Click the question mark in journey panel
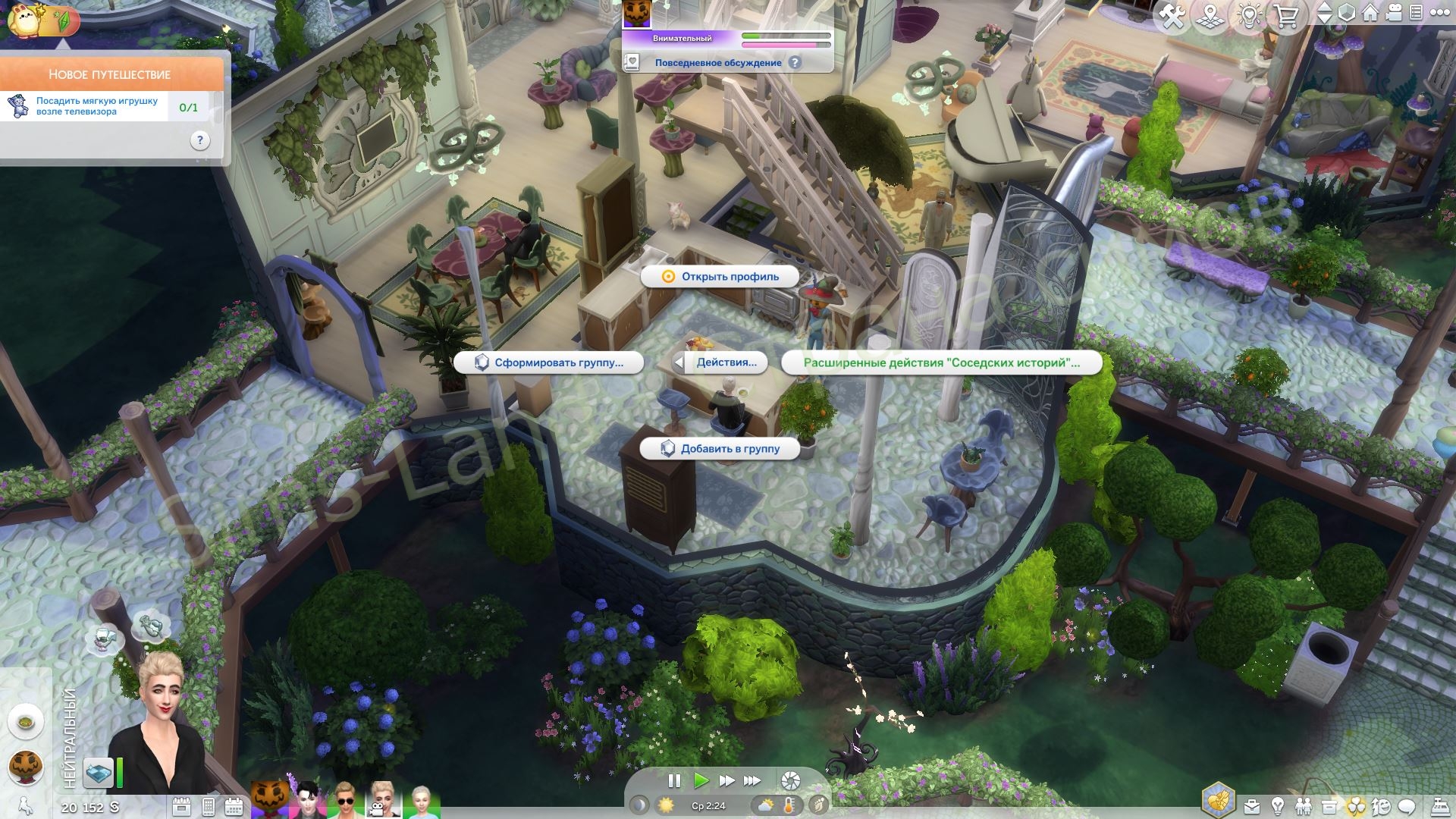 pos(199,140)
